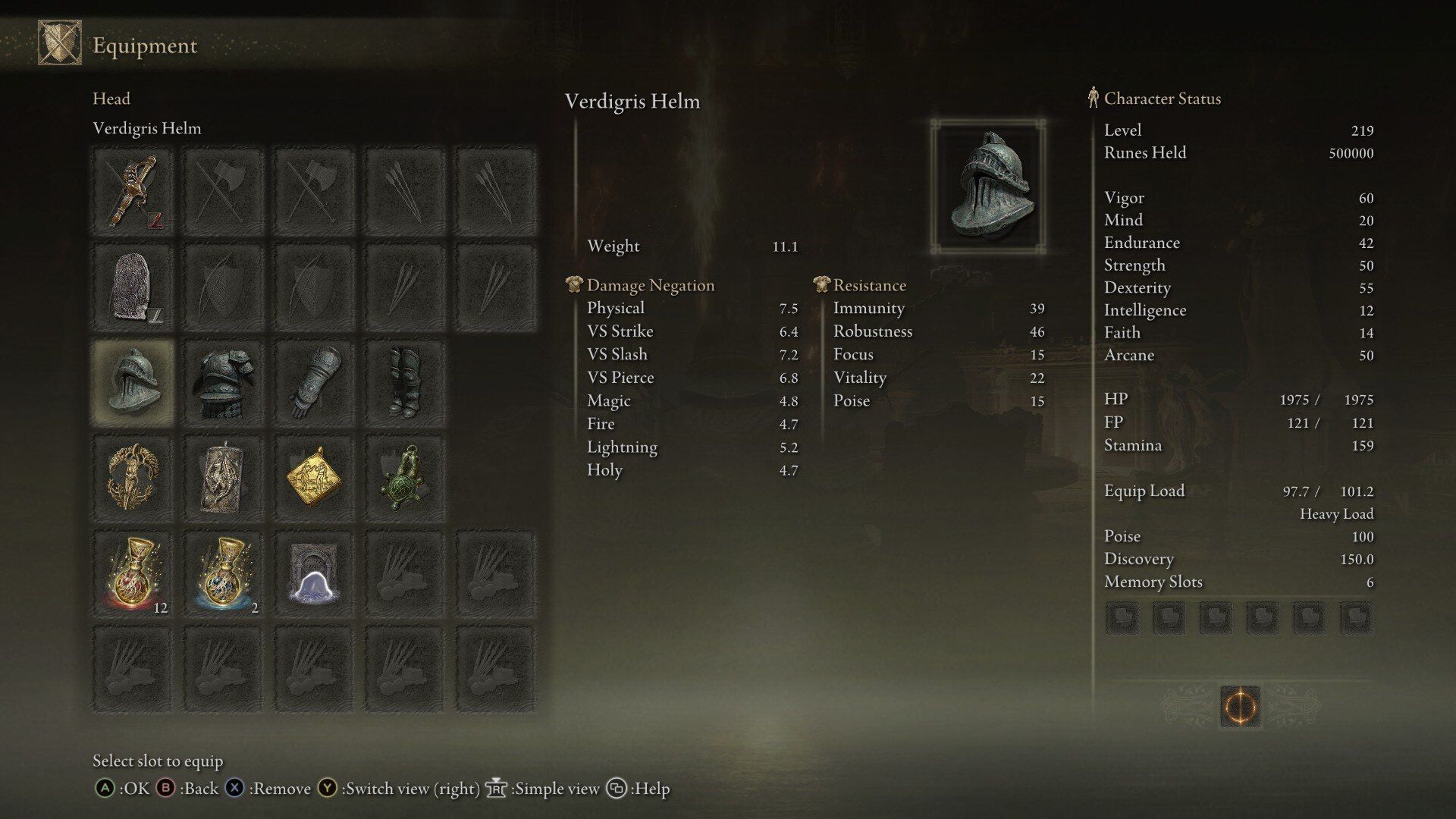This screenshot has width=1456, height=819.
Task: Choose the stone greatshield left-hand slot
Action: click(133, 287)
